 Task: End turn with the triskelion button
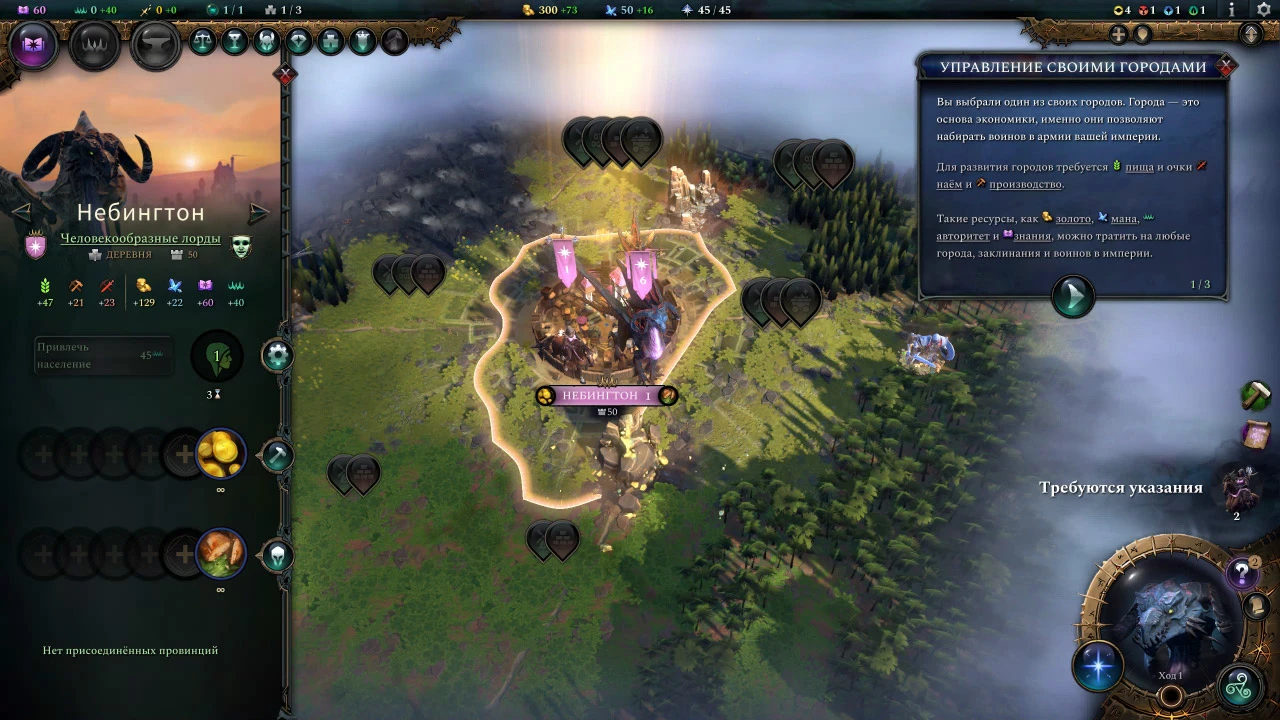[1240, 686]
